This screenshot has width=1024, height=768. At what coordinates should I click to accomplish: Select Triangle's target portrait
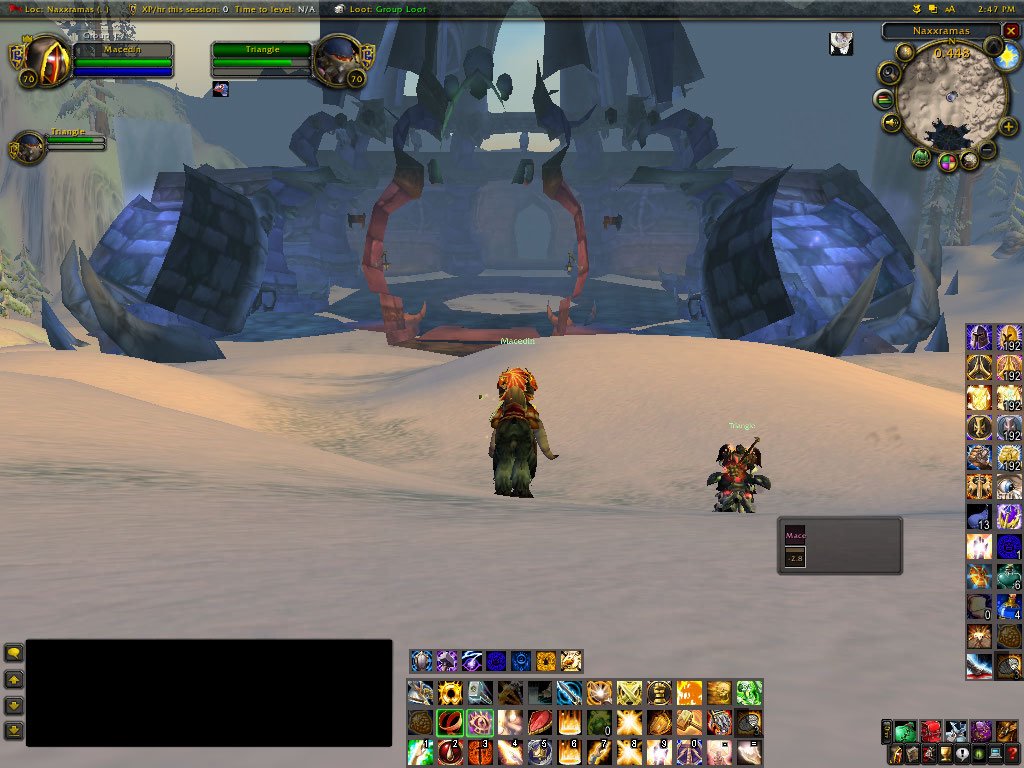(336, 60)
